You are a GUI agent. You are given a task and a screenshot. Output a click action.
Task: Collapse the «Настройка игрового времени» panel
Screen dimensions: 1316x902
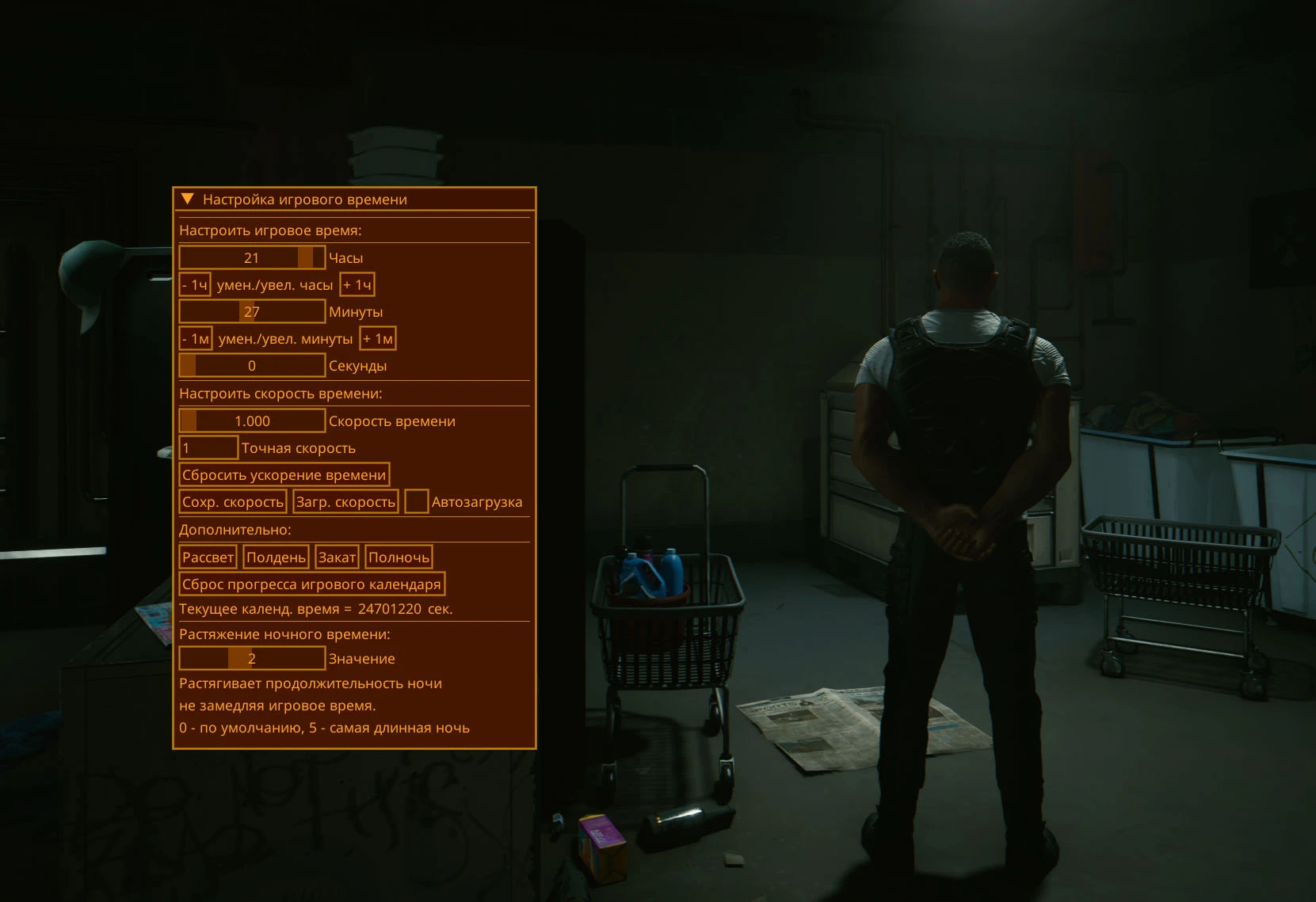(189, 199)
